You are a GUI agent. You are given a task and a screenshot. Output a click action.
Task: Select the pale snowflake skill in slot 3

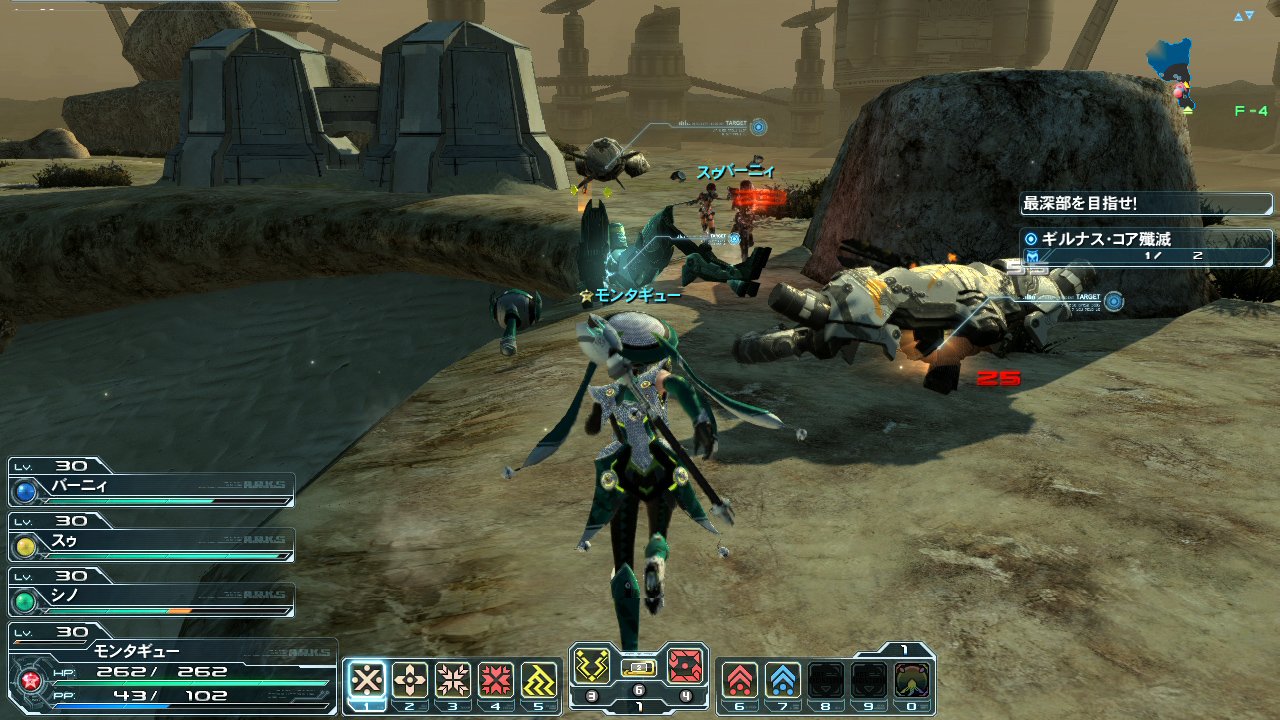(x=453, y=680)
